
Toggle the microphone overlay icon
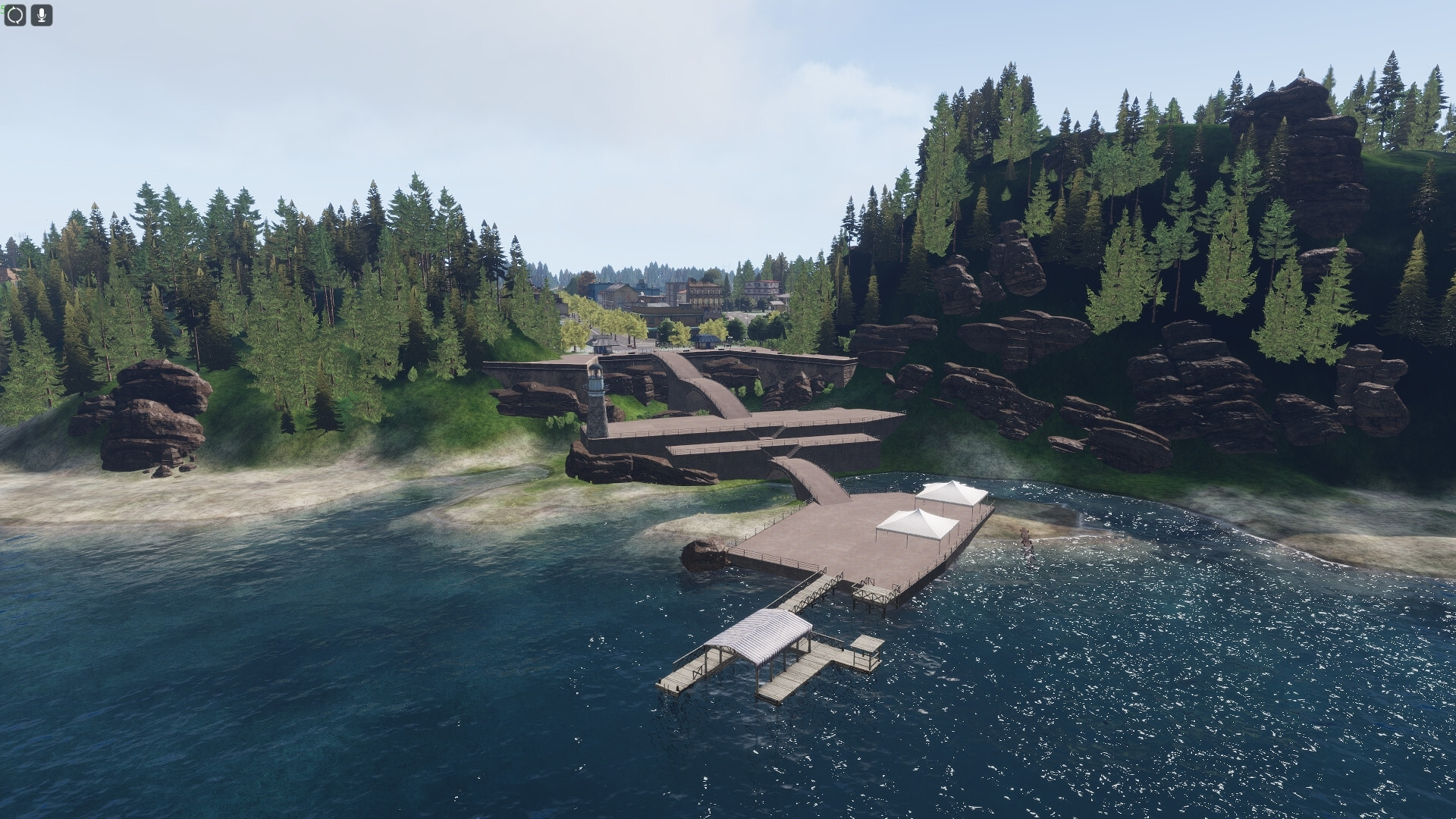(x=42, y=15)
